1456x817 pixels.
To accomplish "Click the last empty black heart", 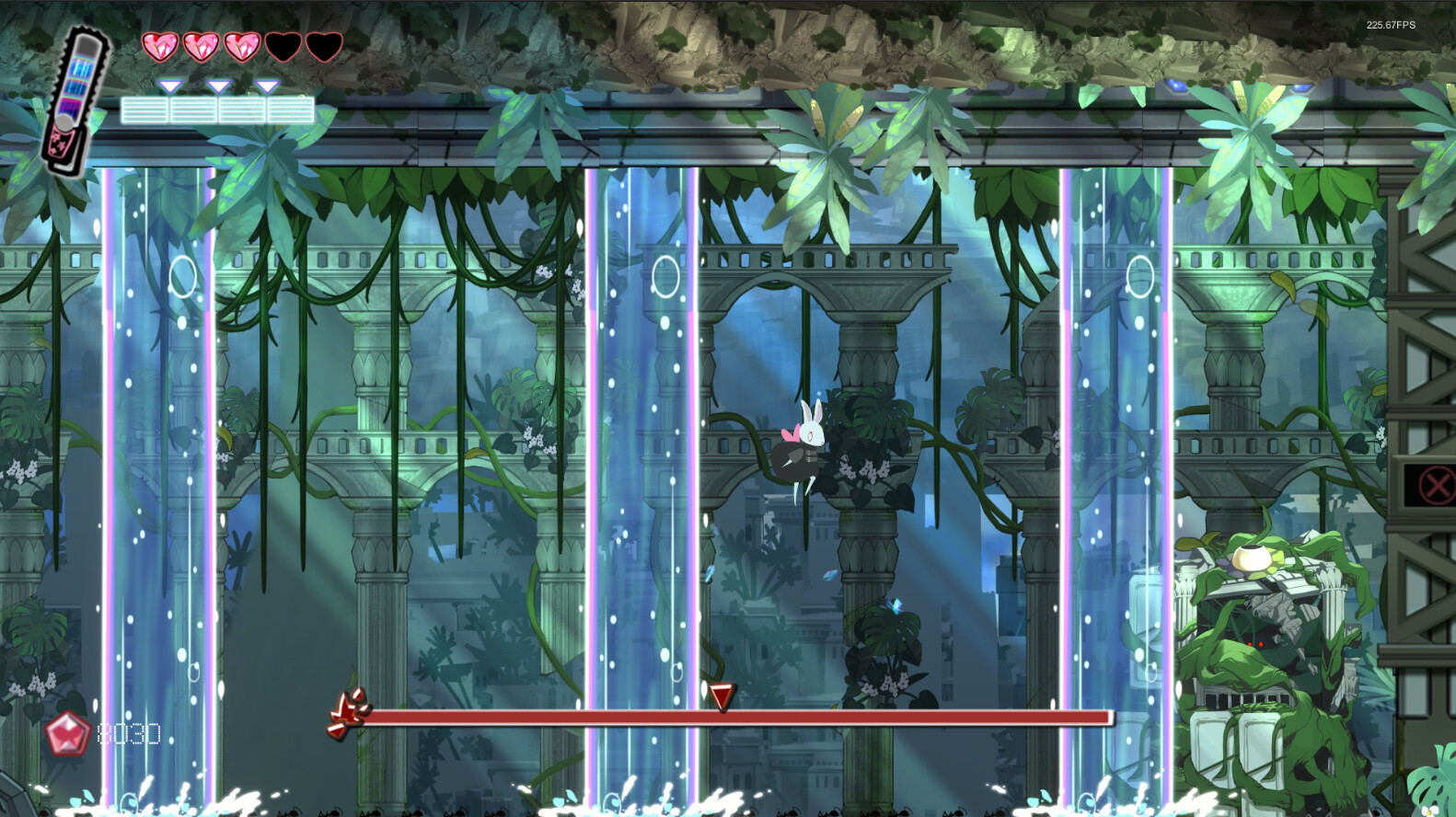I will coord(324,44).
